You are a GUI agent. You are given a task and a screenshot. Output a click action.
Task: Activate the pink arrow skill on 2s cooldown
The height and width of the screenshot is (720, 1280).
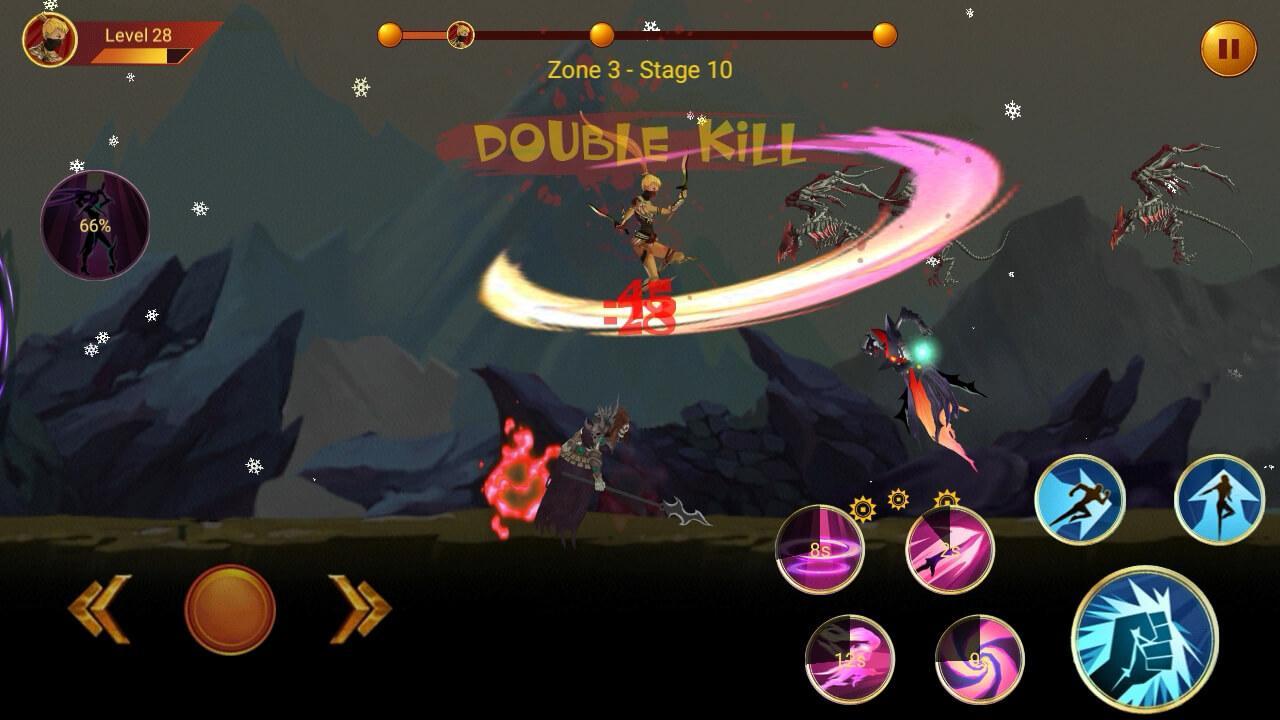pos(949,549)
